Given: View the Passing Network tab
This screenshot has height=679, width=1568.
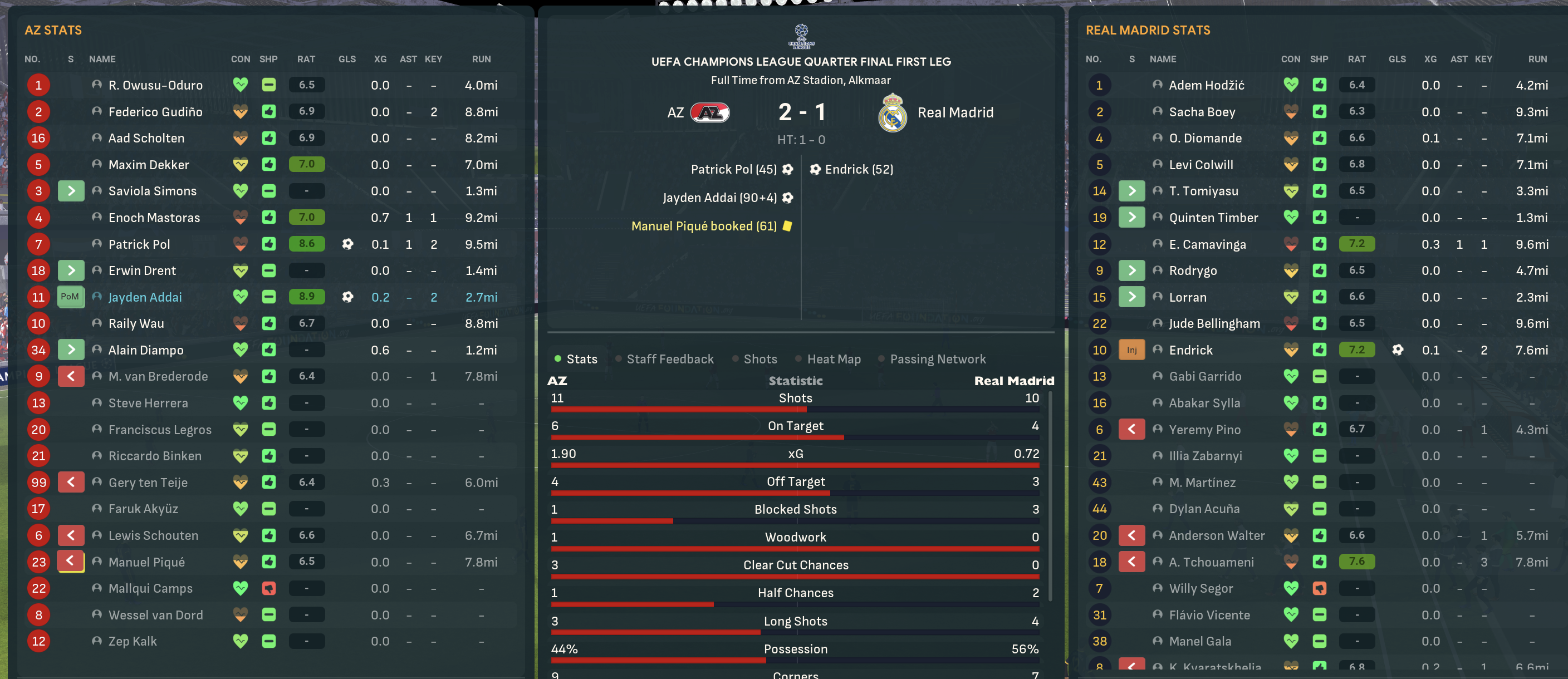Looking at the screenshot, I should 937,359.
